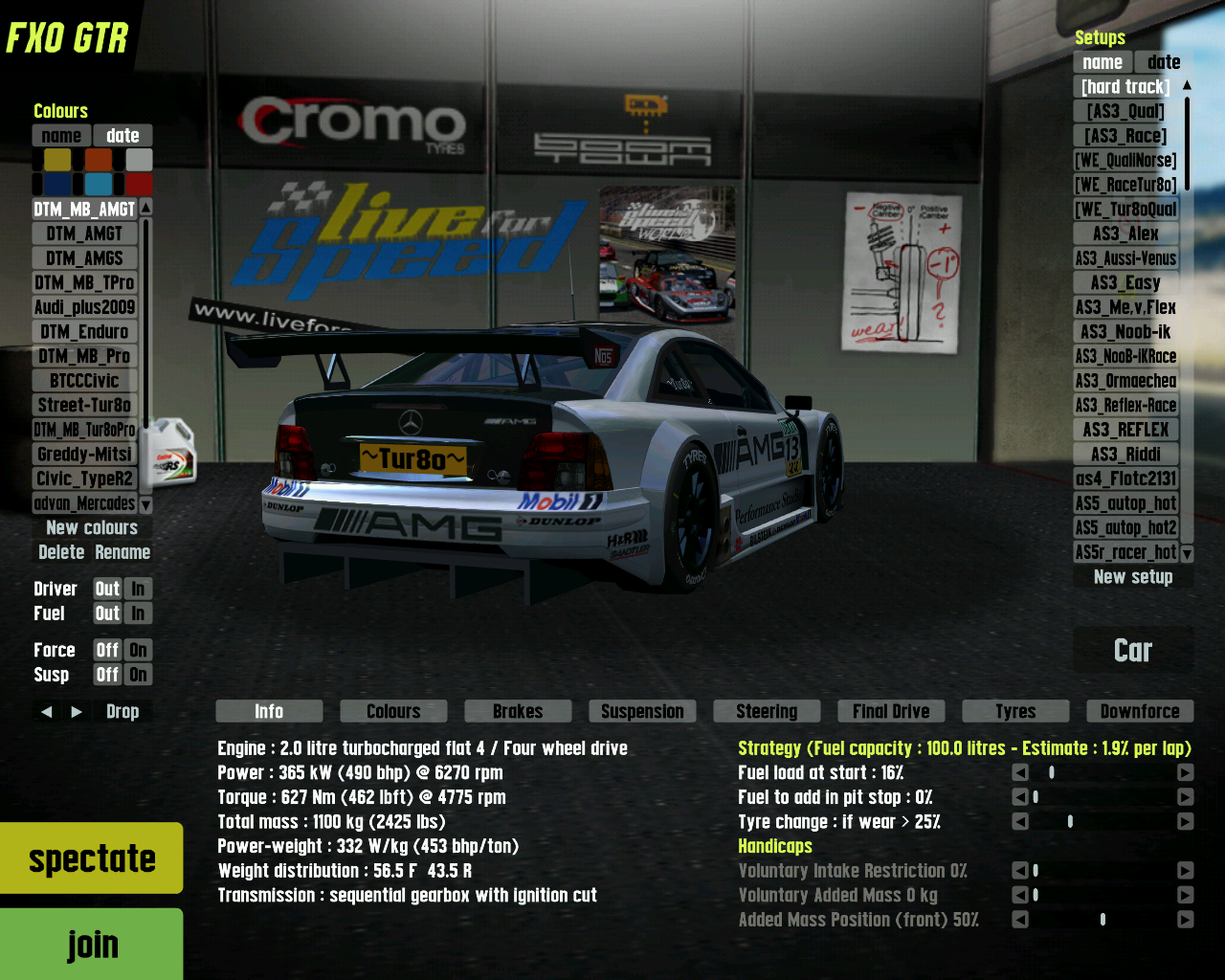The width and height of the screenshot is (1225, 980).
Task: Turn Force display On
Action: tap(138, 650)
